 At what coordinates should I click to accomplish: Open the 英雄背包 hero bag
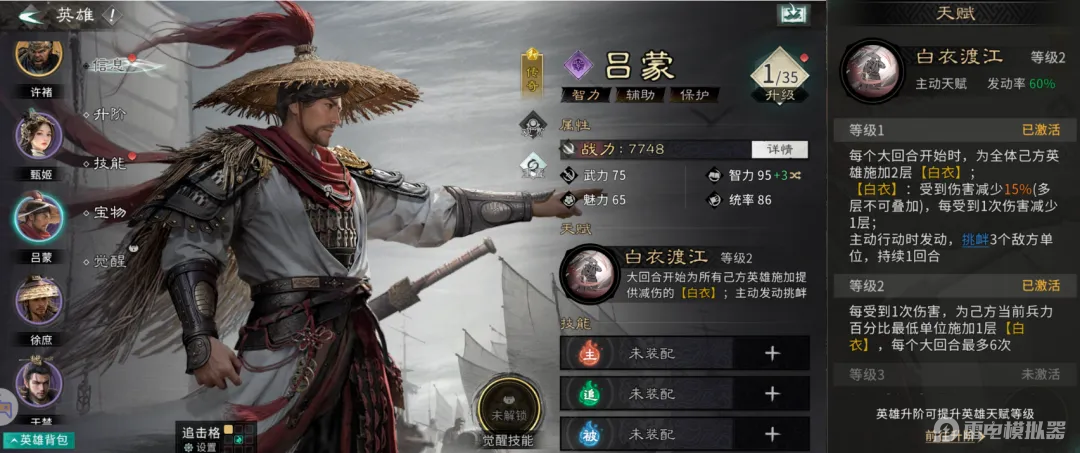point(38,440)
